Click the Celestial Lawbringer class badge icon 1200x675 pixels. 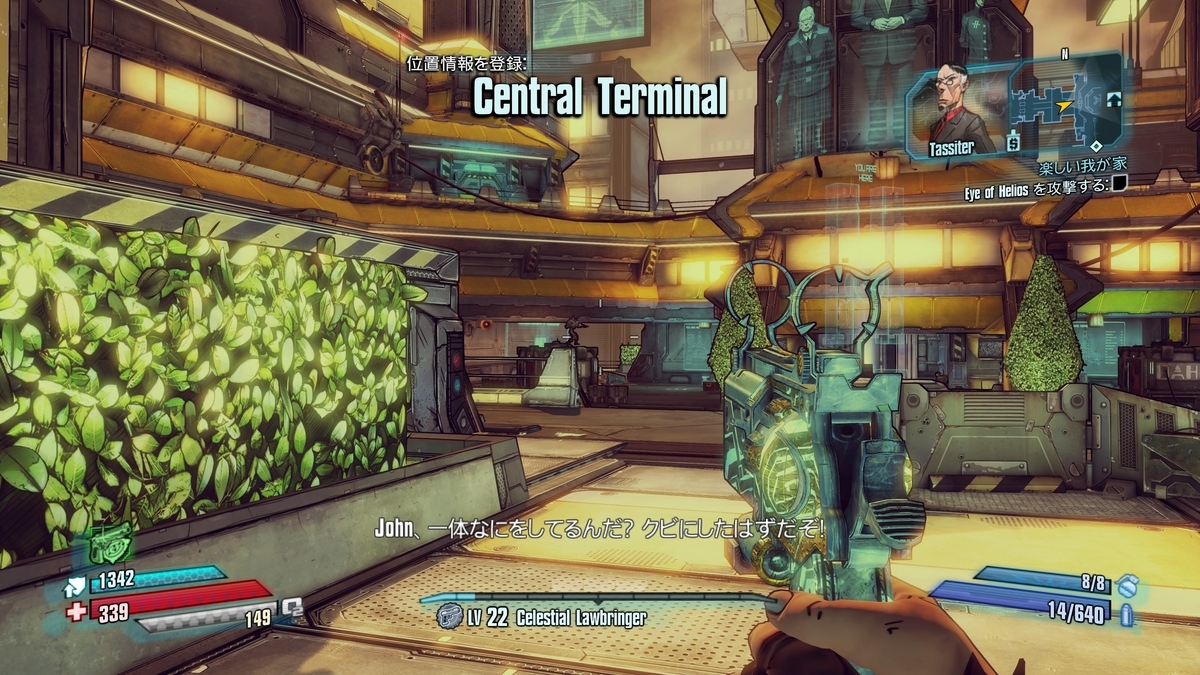[x=449, y=618]
